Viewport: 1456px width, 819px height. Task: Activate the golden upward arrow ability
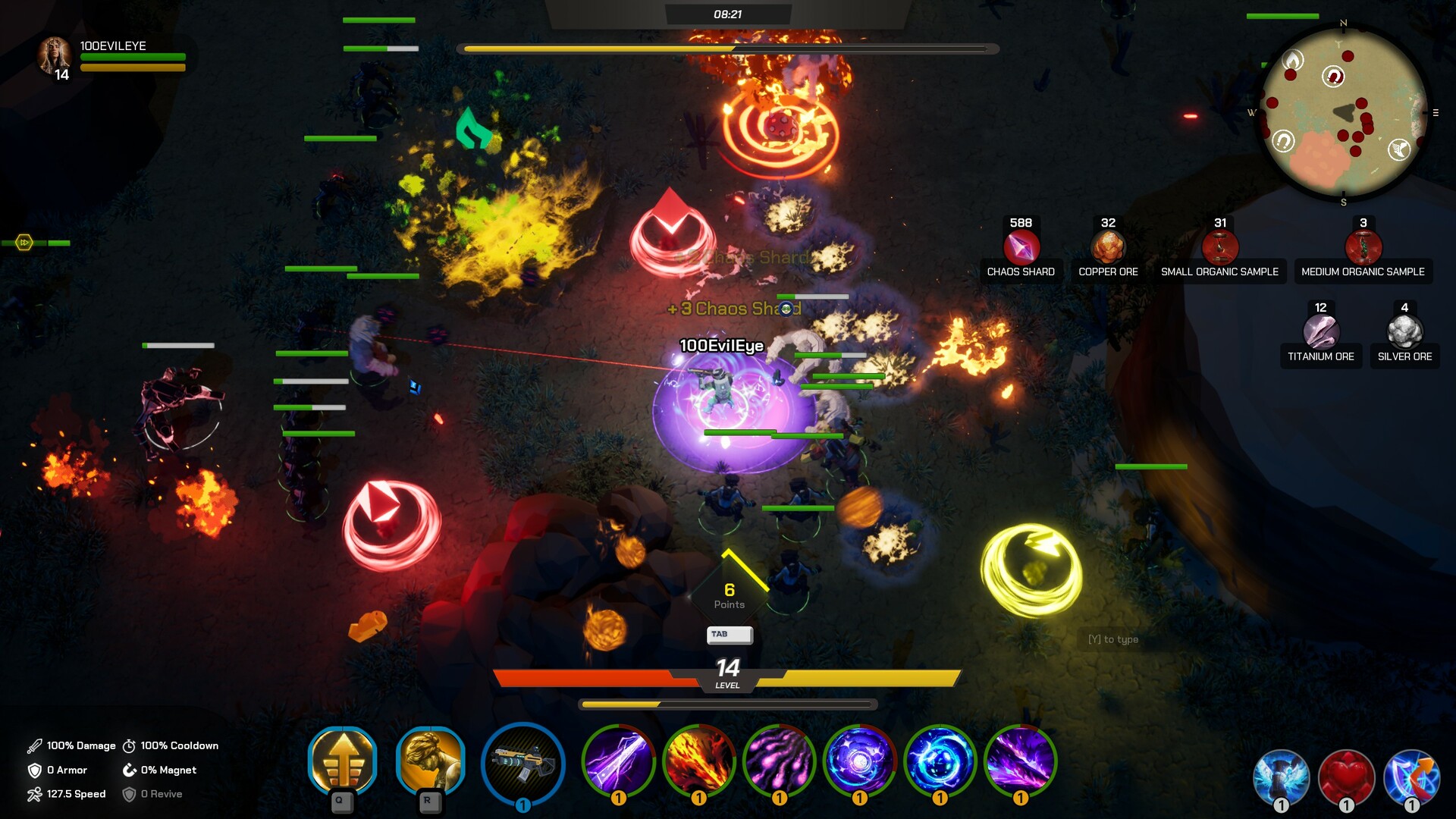click(x=343, y=761)
